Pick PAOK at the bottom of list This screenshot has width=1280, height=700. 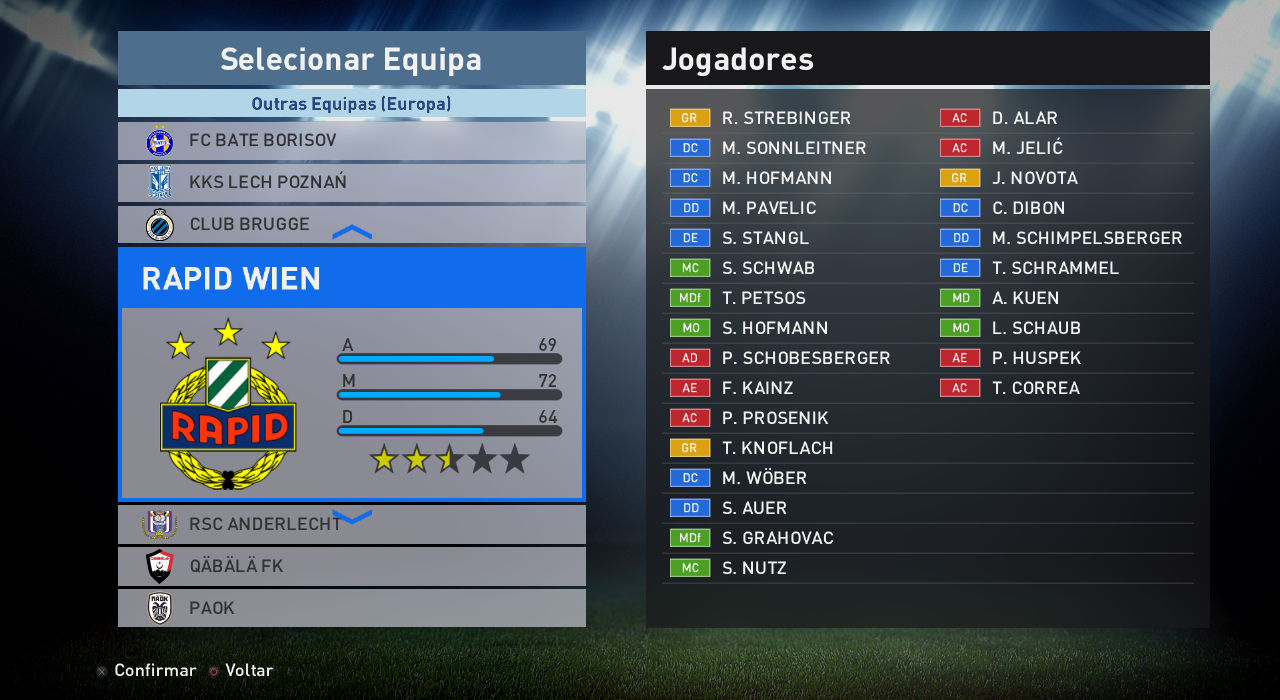pyautogui.click(x=351, y=608)
